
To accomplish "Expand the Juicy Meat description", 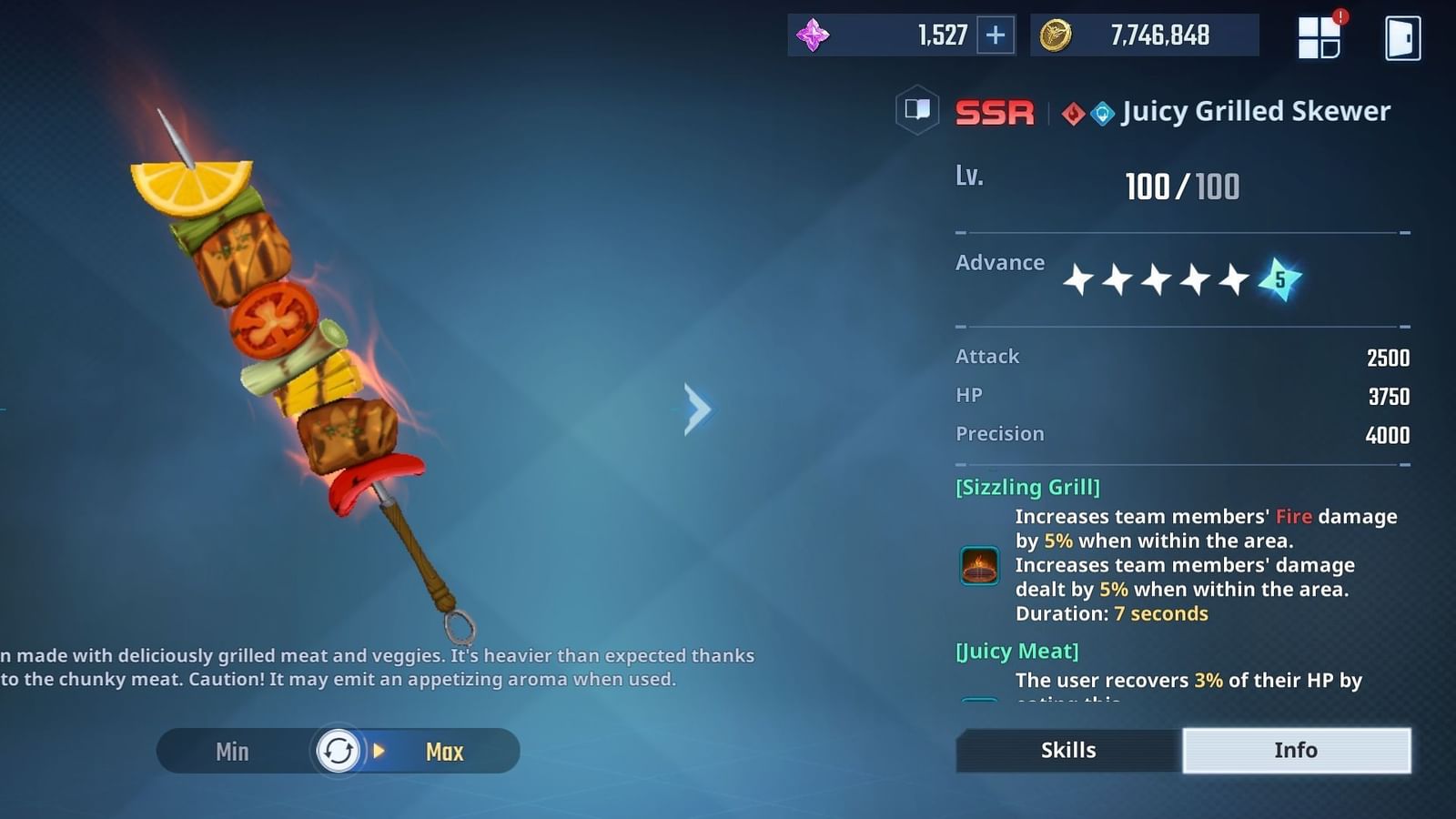I will click(x=1183, y=682).
